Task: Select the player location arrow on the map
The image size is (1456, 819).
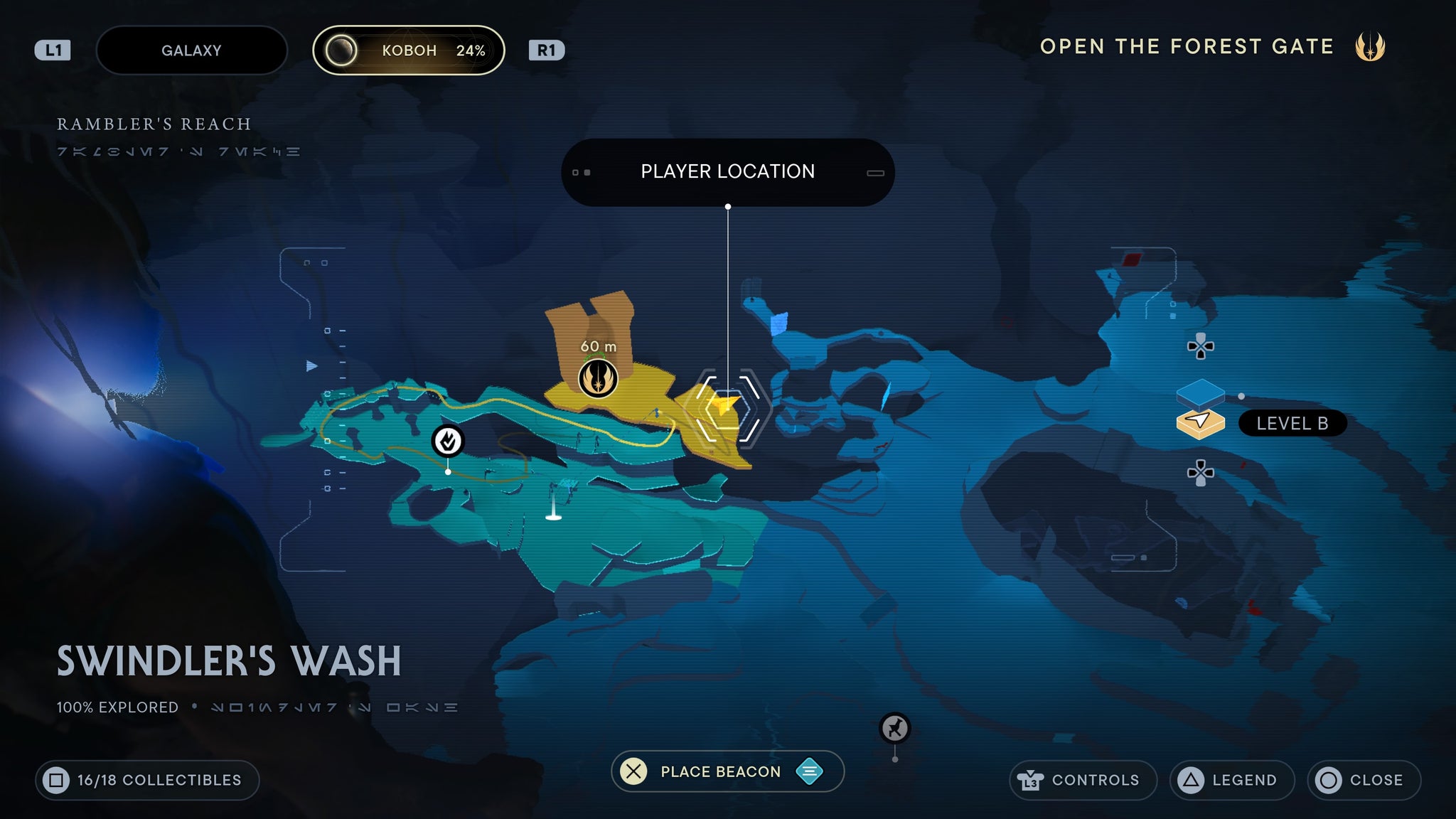Action: tap(727, 407)
